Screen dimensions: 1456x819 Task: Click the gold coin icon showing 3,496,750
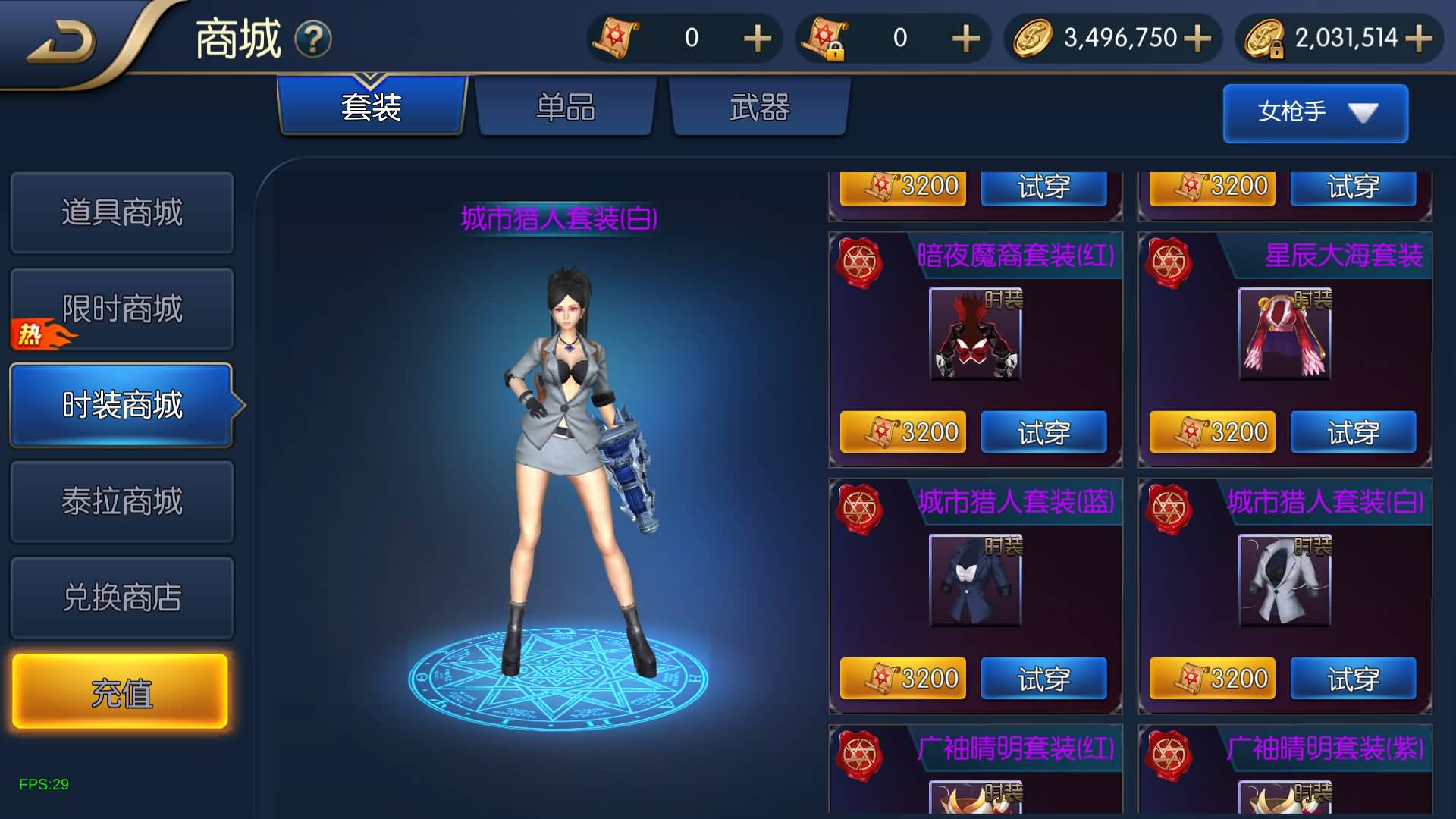(1035, 38)
